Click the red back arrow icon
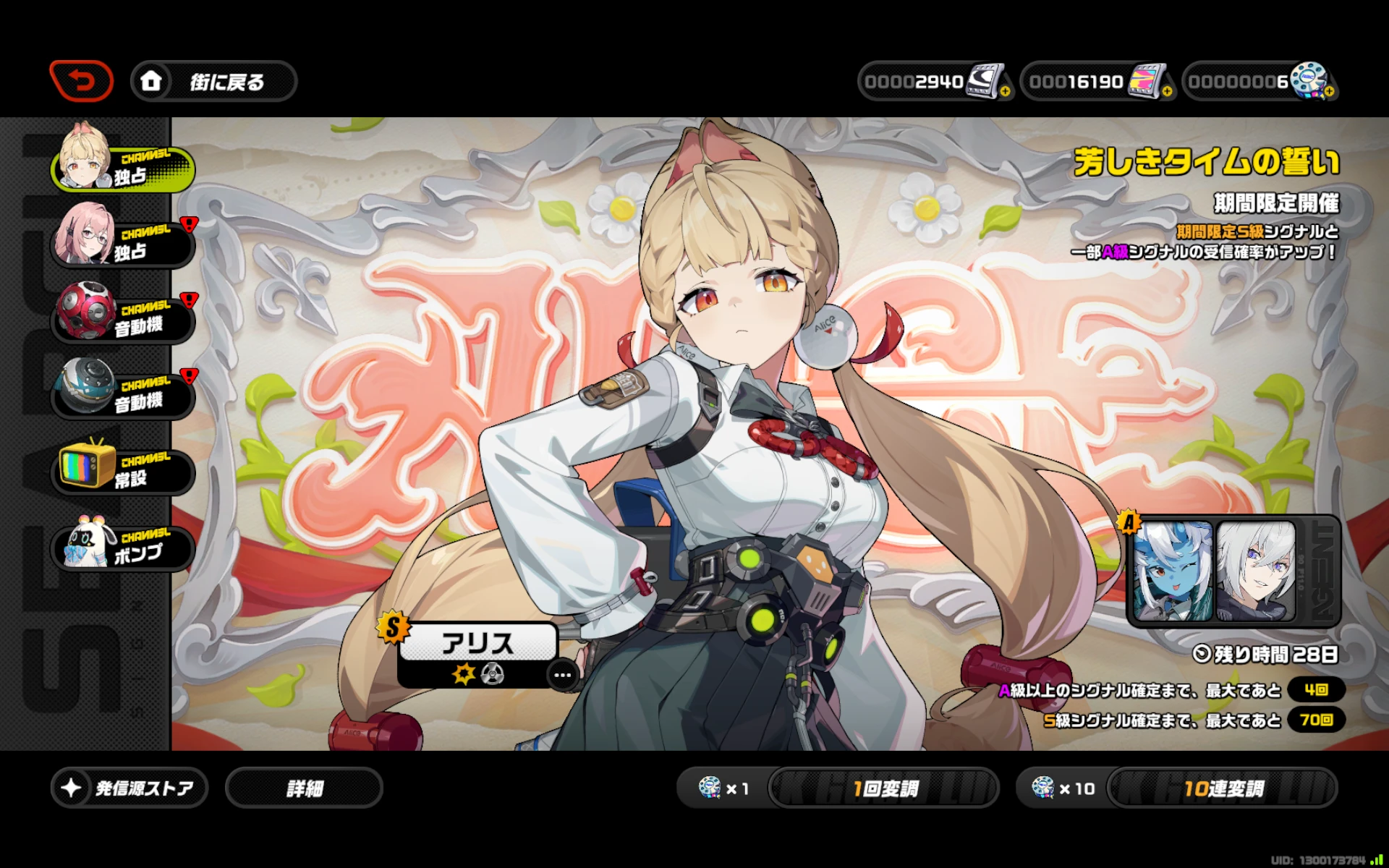 tap(81, 81)
